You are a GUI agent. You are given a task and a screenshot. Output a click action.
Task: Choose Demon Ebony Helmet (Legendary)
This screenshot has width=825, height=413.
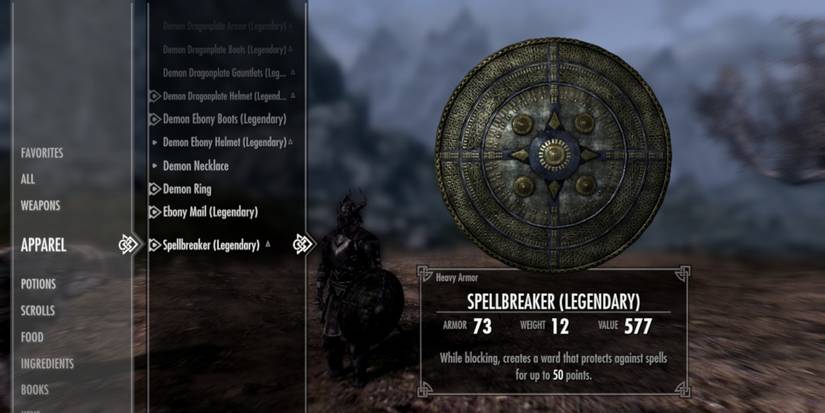[x=224, y=142]
